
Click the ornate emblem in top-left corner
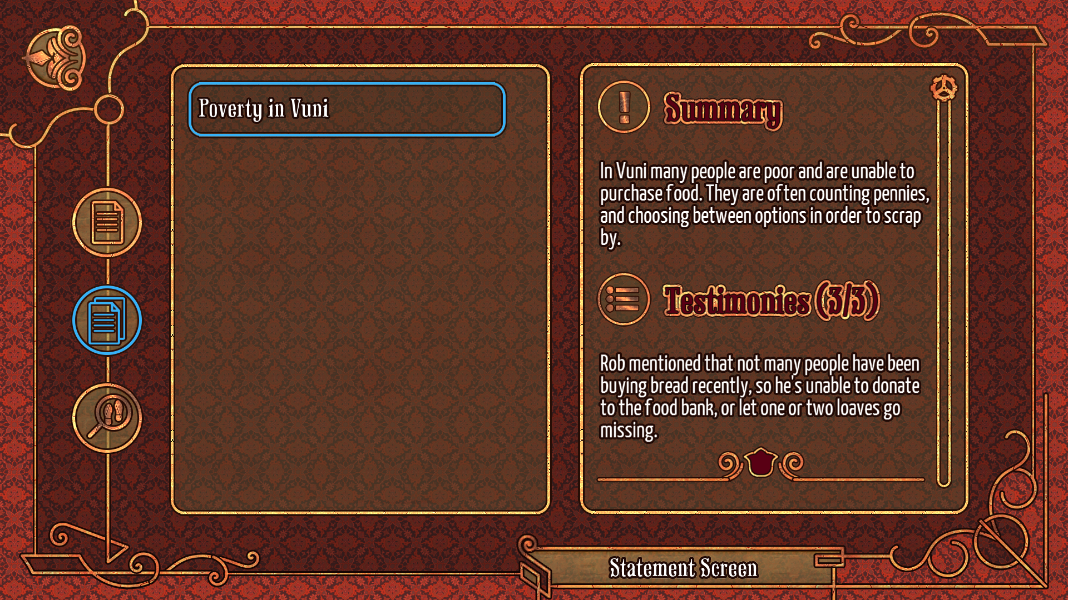click(53, 55)
